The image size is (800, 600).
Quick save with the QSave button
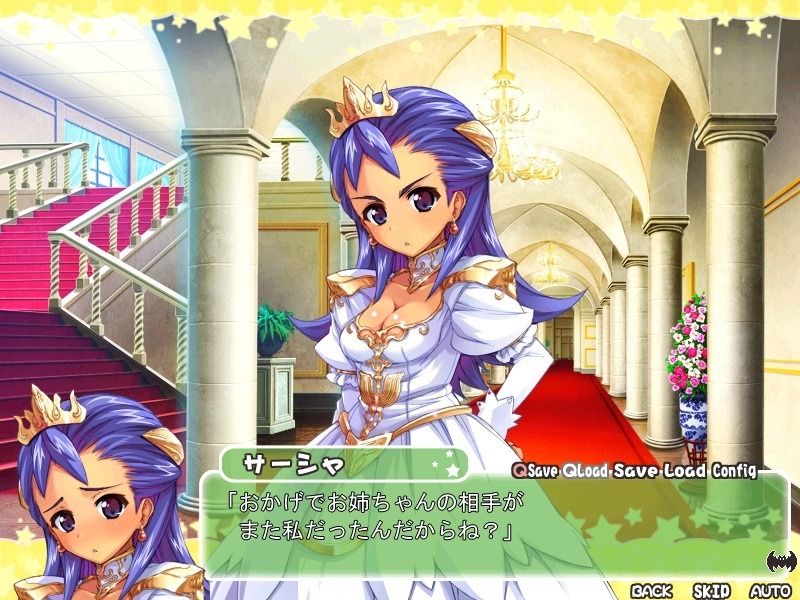pos(535,470)
